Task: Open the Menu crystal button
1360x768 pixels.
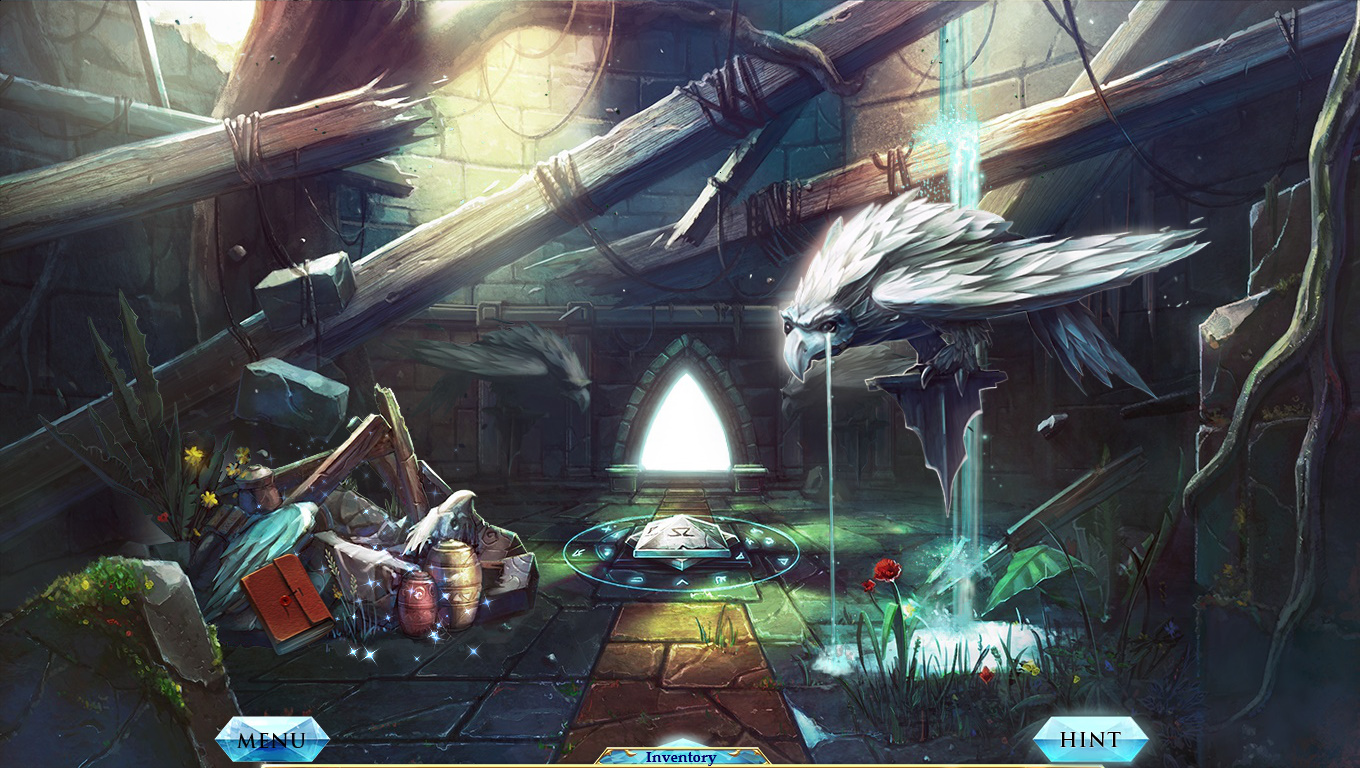Action: pyautogui.click(x=272, y=740)
